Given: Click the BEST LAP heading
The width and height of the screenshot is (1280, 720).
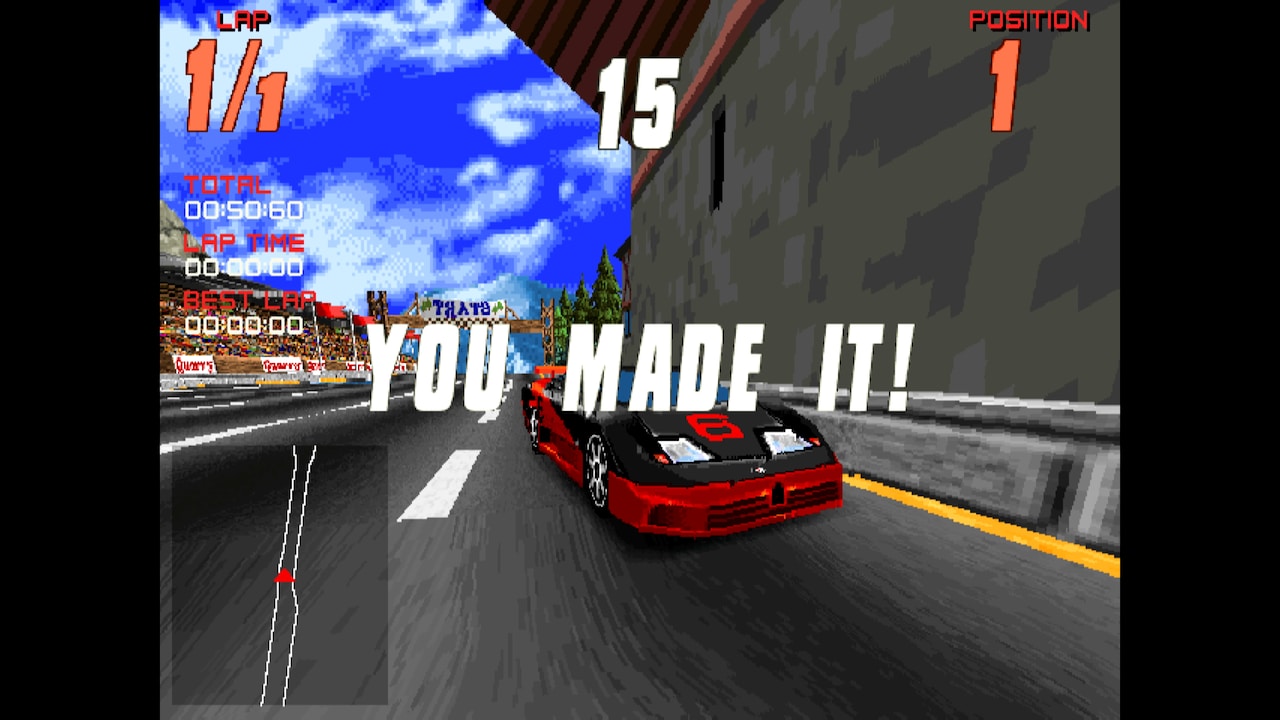Looking at the screenshot, I should click(250, 299).
